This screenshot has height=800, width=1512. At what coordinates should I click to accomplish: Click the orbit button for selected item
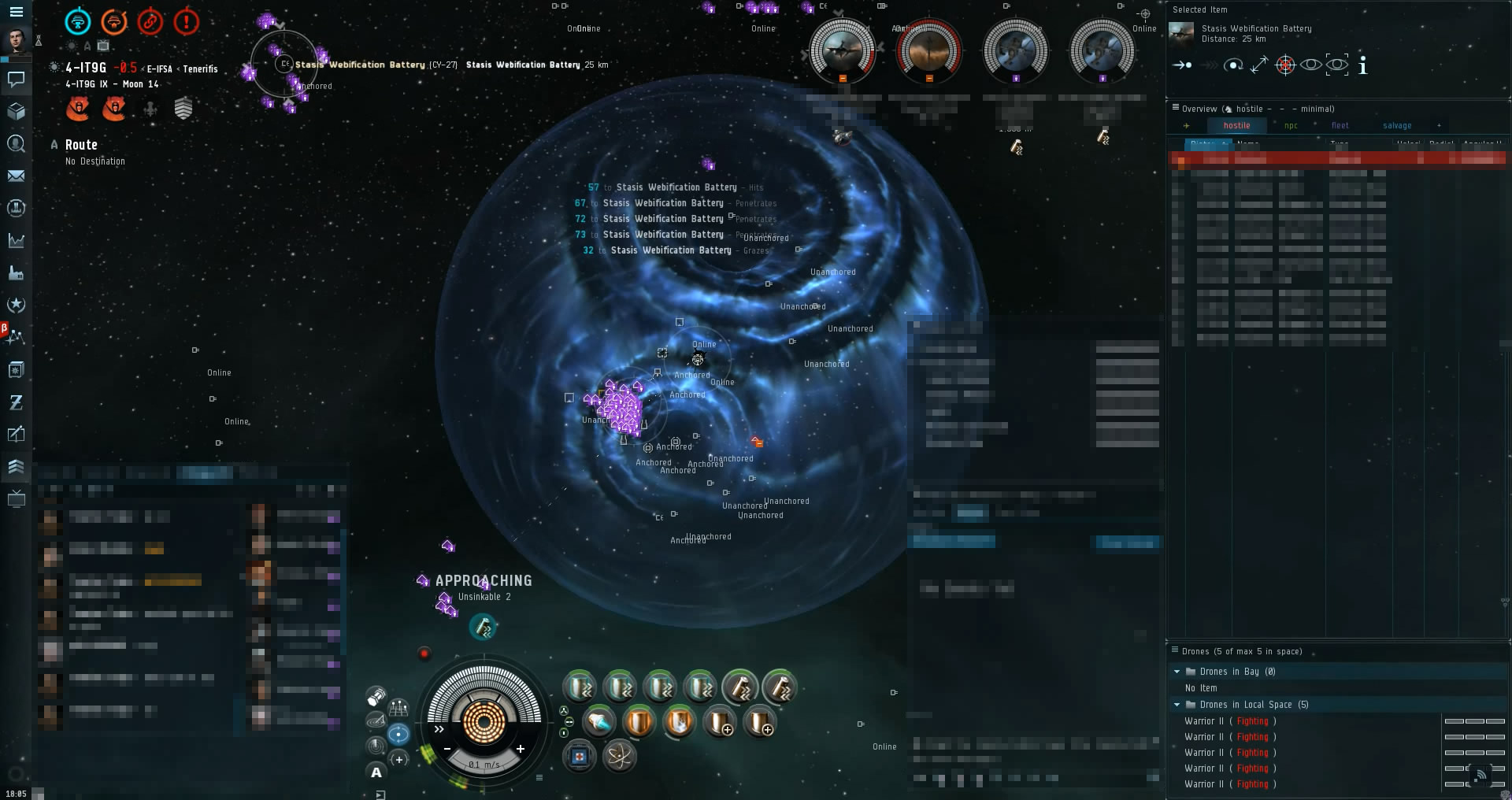coord(1233,65)
